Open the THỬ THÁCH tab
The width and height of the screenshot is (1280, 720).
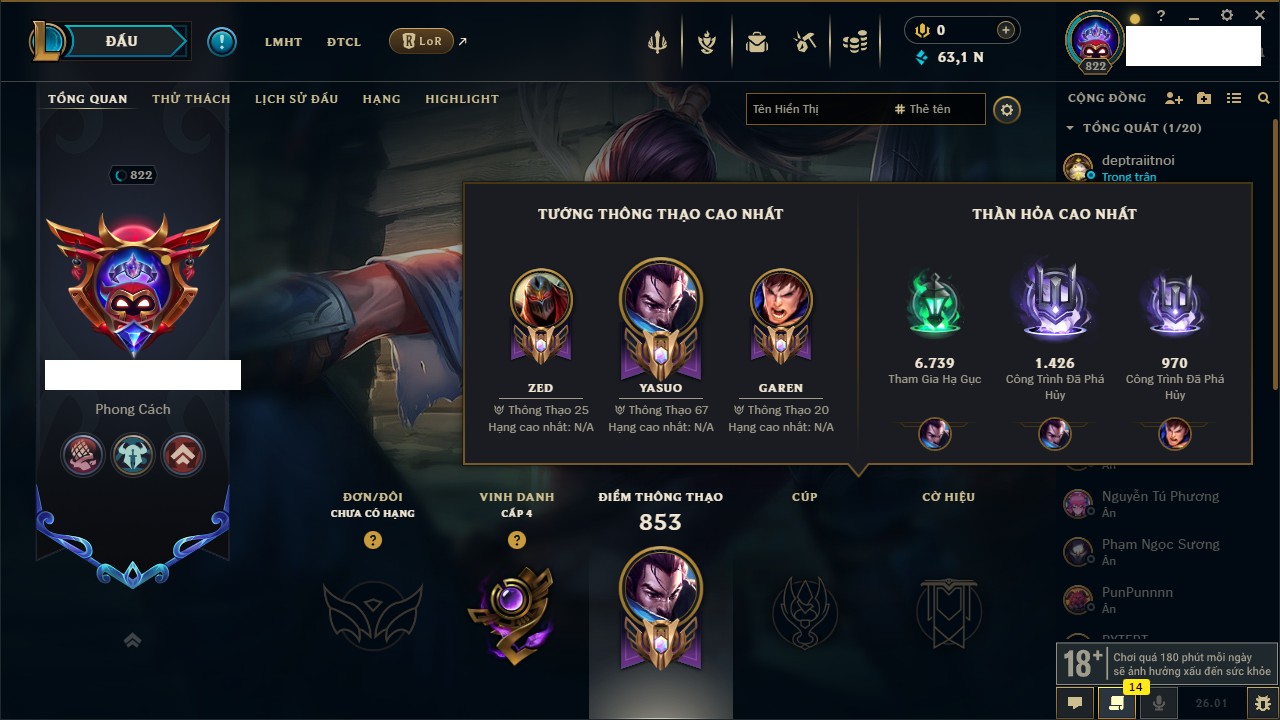click(191, 99)
